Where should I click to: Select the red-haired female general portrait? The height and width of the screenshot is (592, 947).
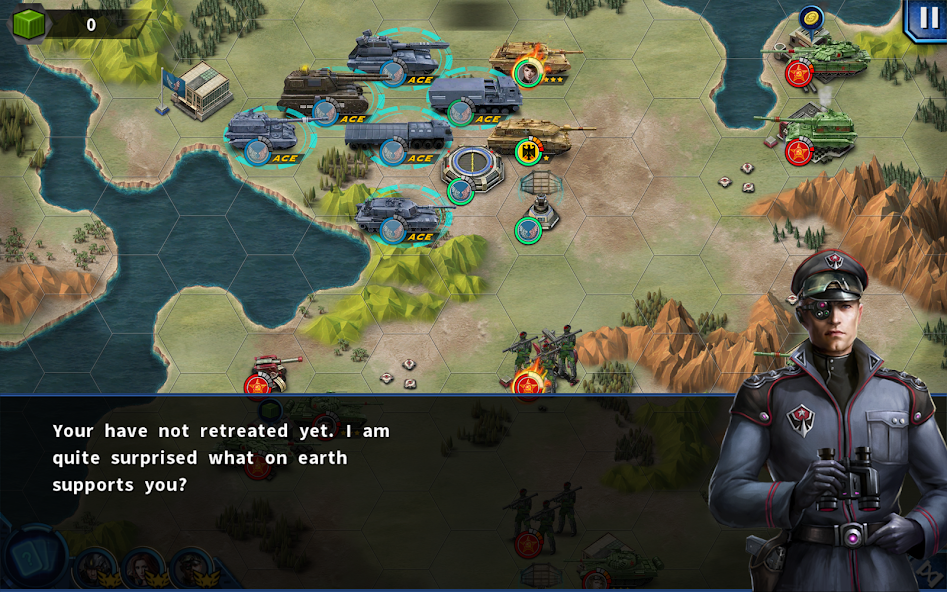pyautogui.click(x=142, y=567)
